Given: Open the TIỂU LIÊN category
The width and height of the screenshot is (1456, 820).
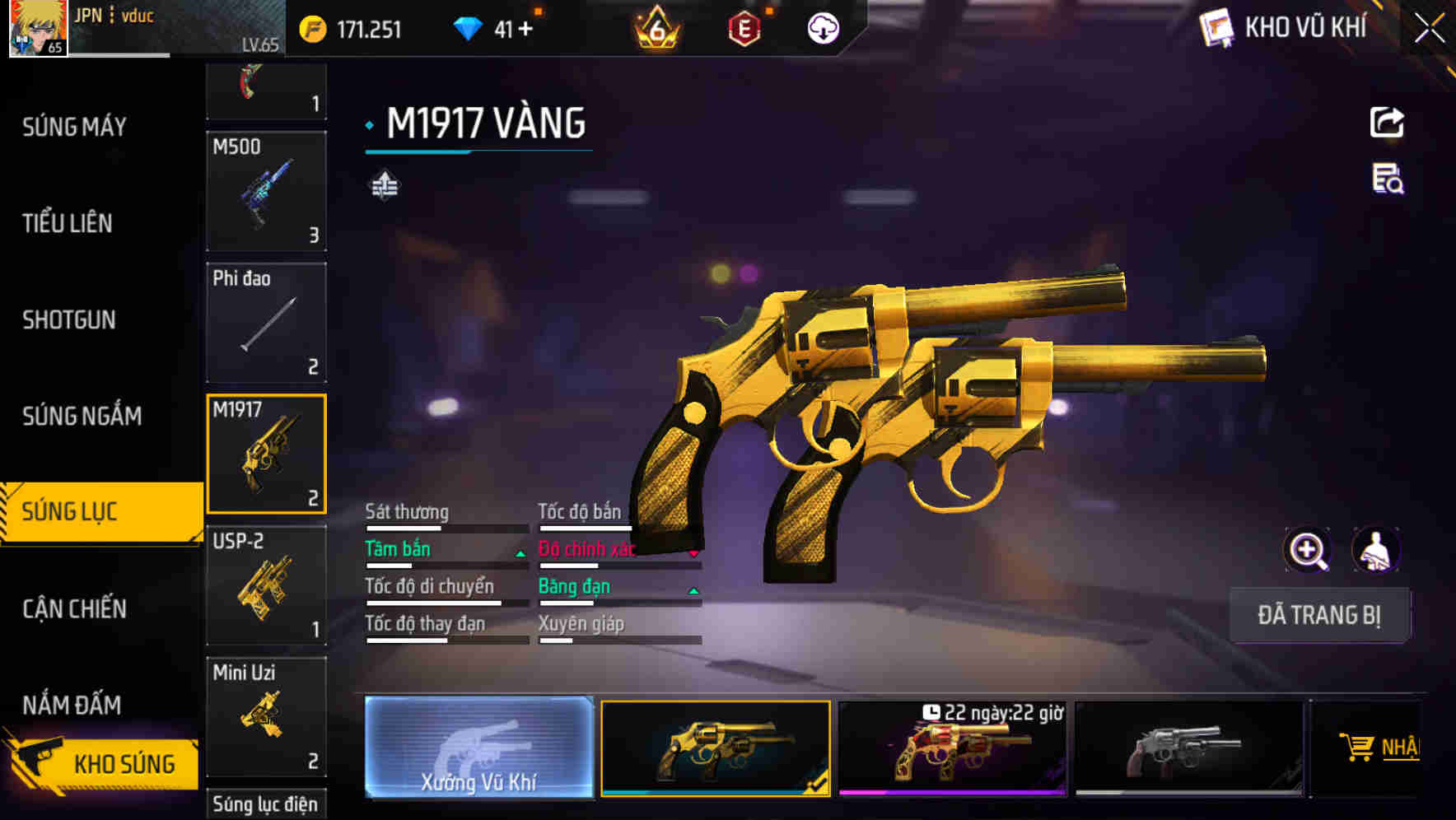Looking at the screenshot, I should pyautogui.click(x=68, y=223).
